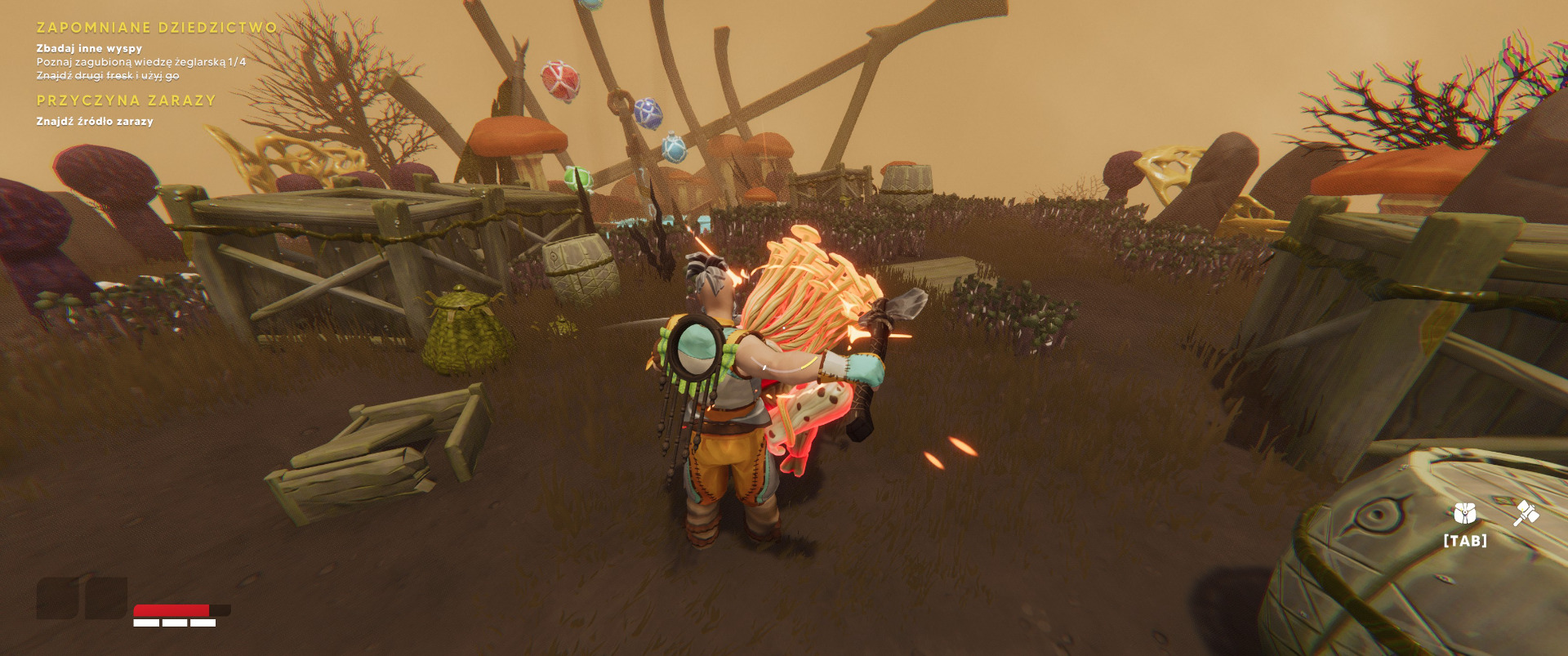The height and width of the screenshot is (656, 1568).
Task: Click the Zbadaj inne wyspy objective
Action: (89, 48)
